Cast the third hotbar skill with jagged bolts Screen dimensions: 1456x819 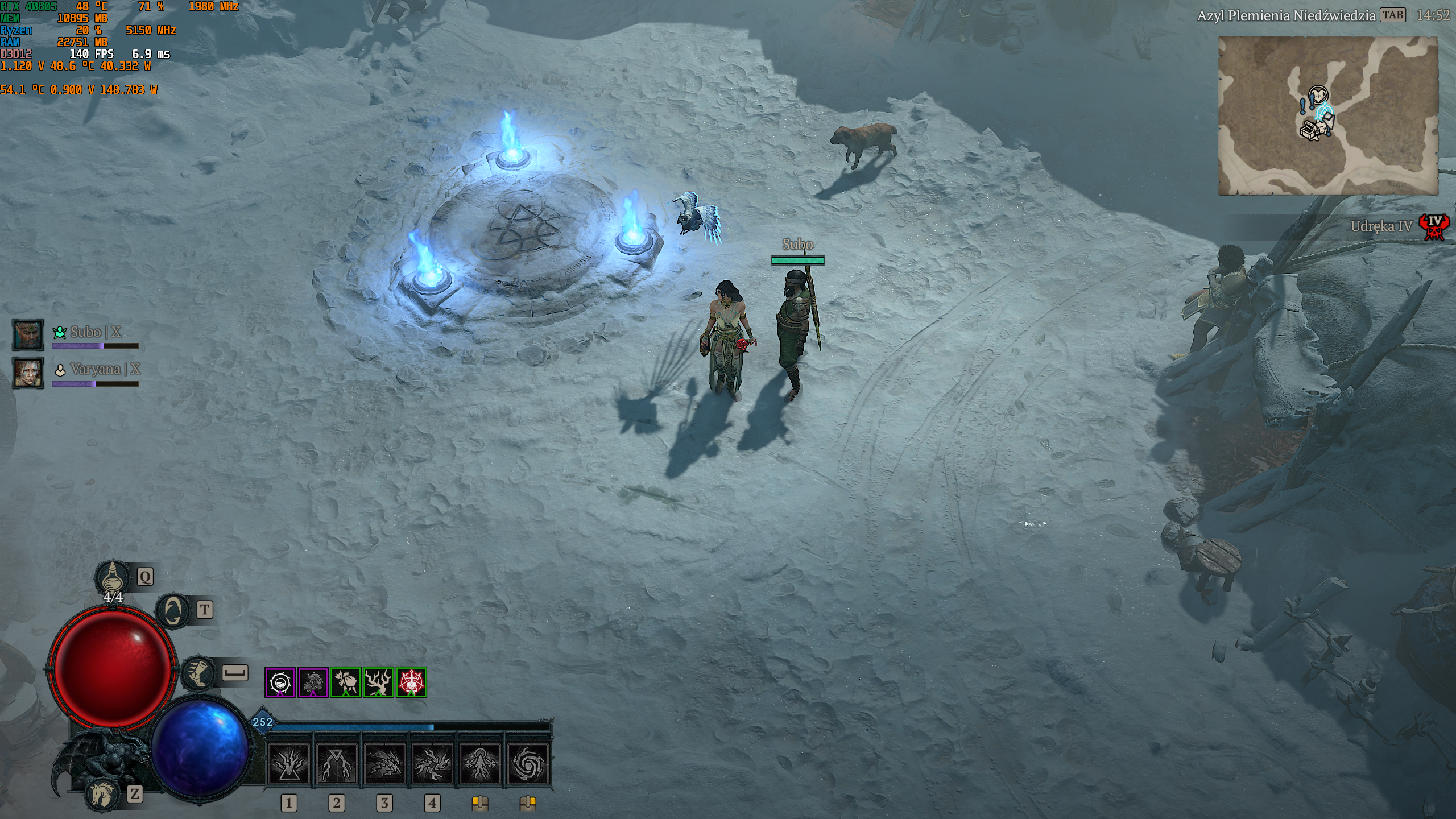384,763
